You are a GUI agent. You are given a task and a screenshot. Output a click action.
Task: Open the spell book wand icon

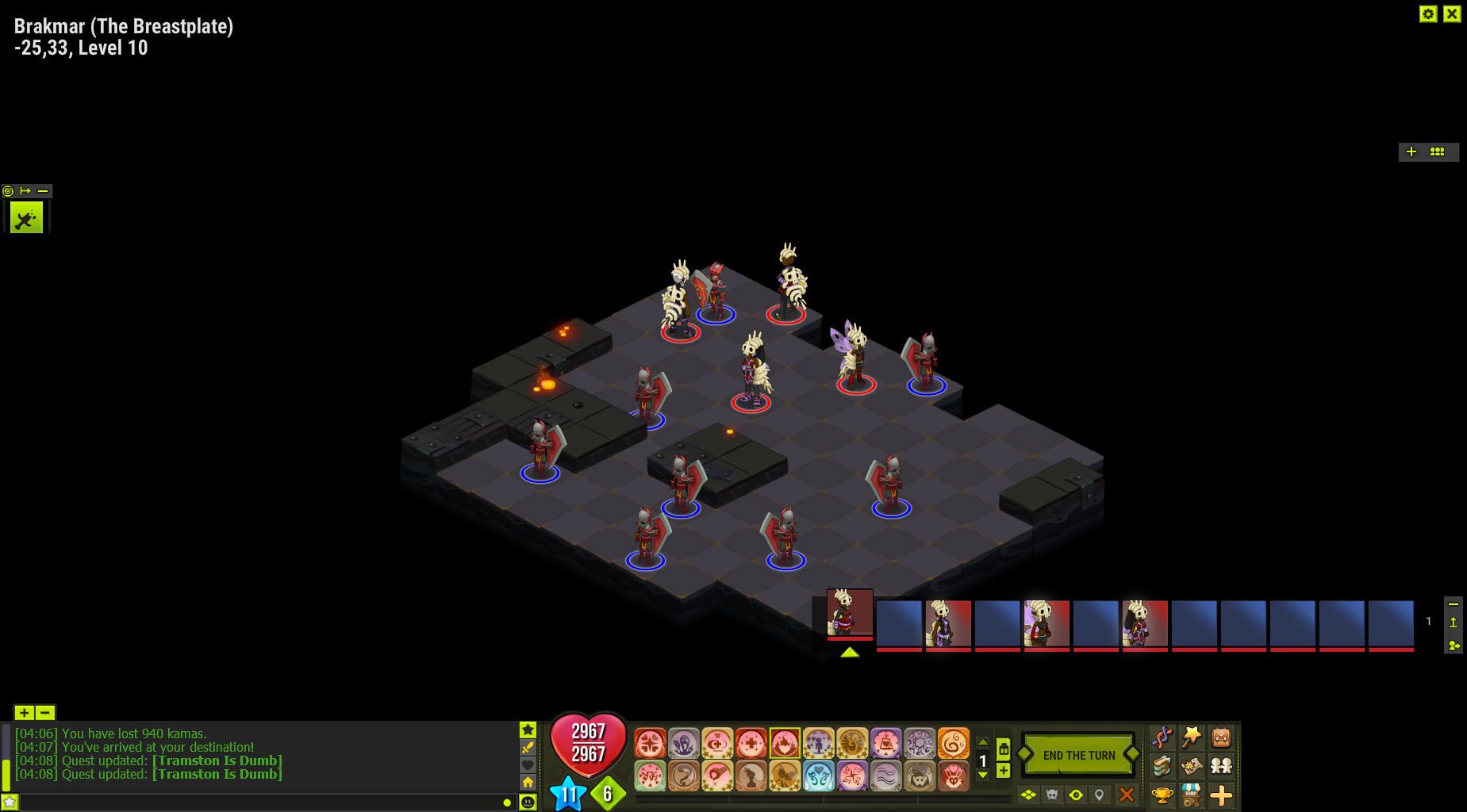(x=1192, y=738)
